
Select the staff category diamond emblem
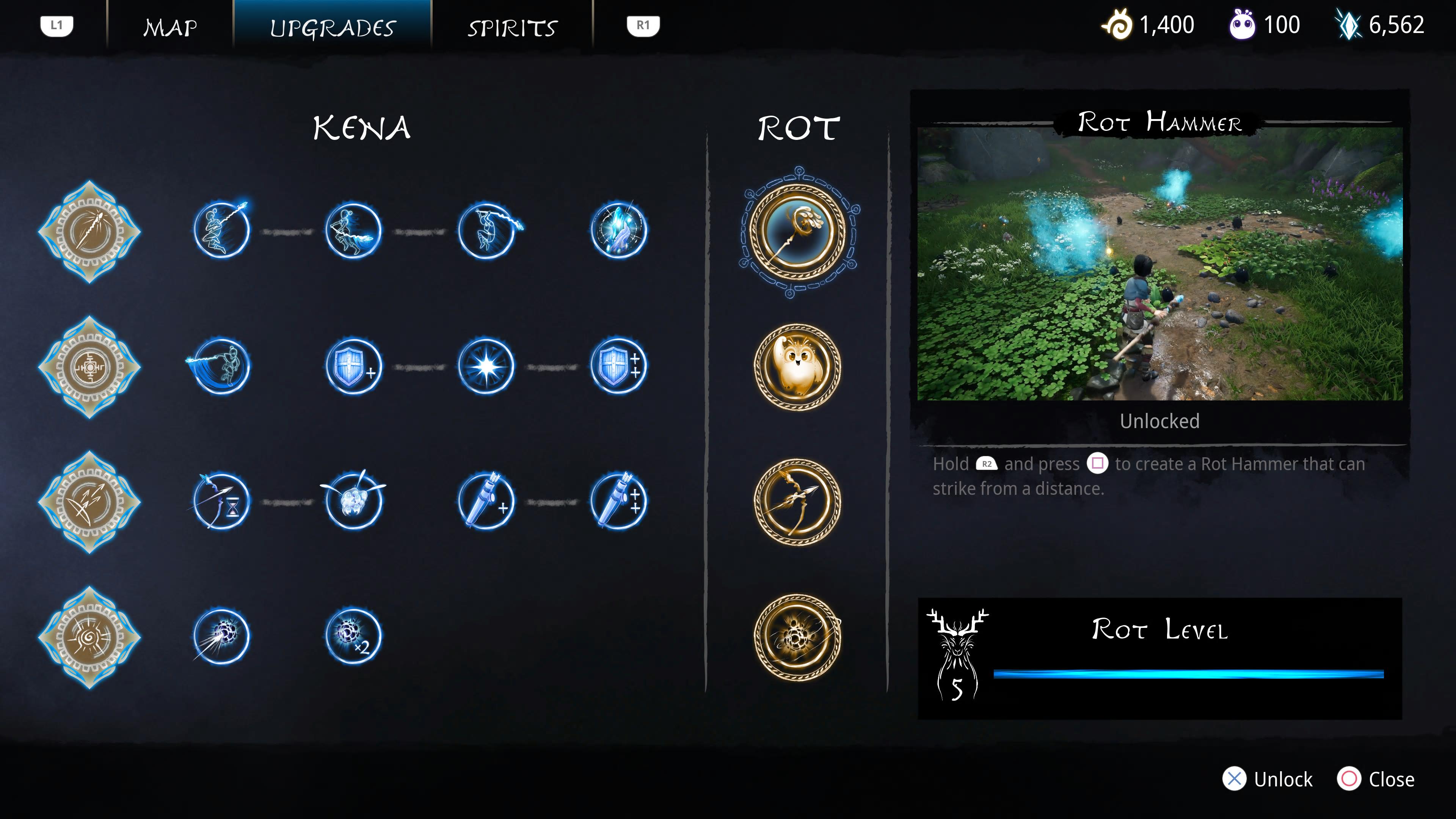click(89, 231)
